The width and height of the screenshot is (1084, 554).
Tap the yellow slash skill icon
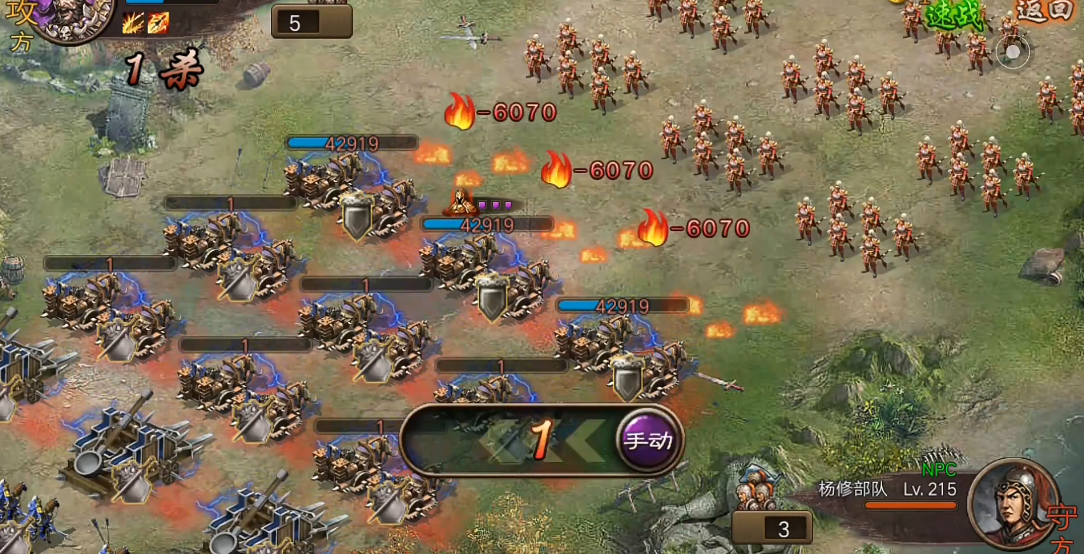[x=134, y=23]
